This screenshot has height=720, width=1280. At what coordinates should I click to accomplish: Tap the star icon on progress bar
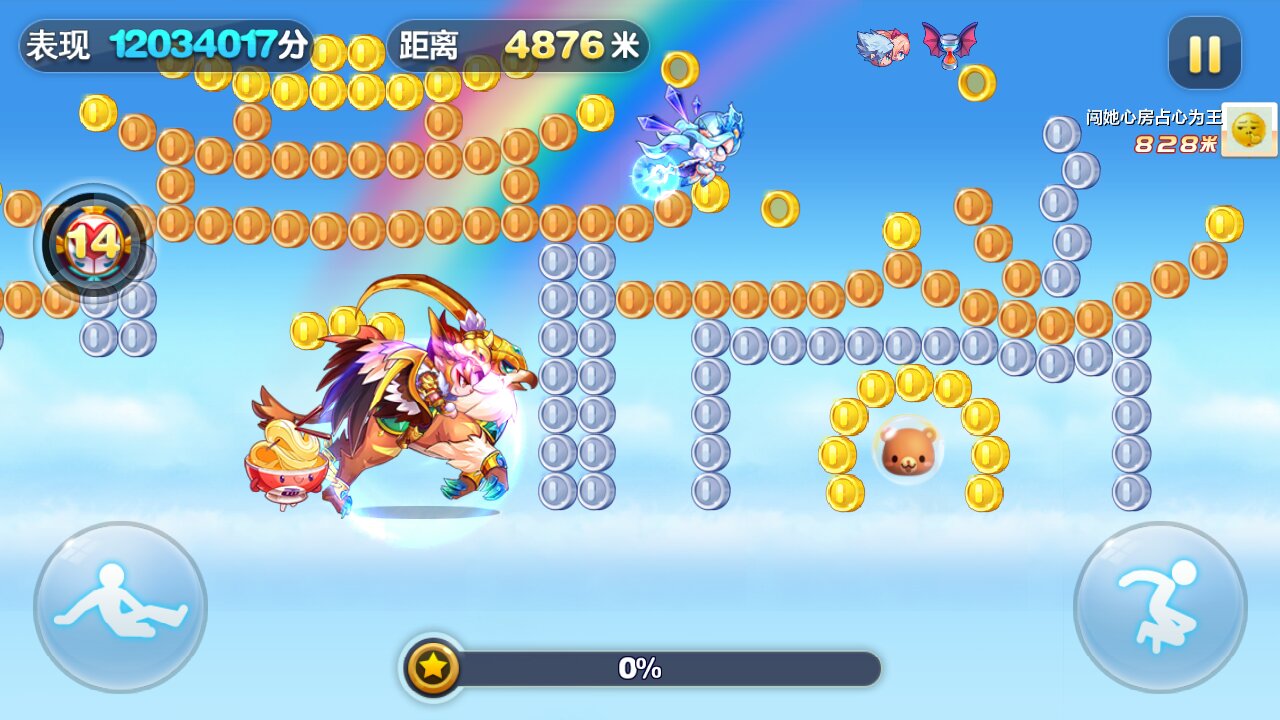point(433,667)
